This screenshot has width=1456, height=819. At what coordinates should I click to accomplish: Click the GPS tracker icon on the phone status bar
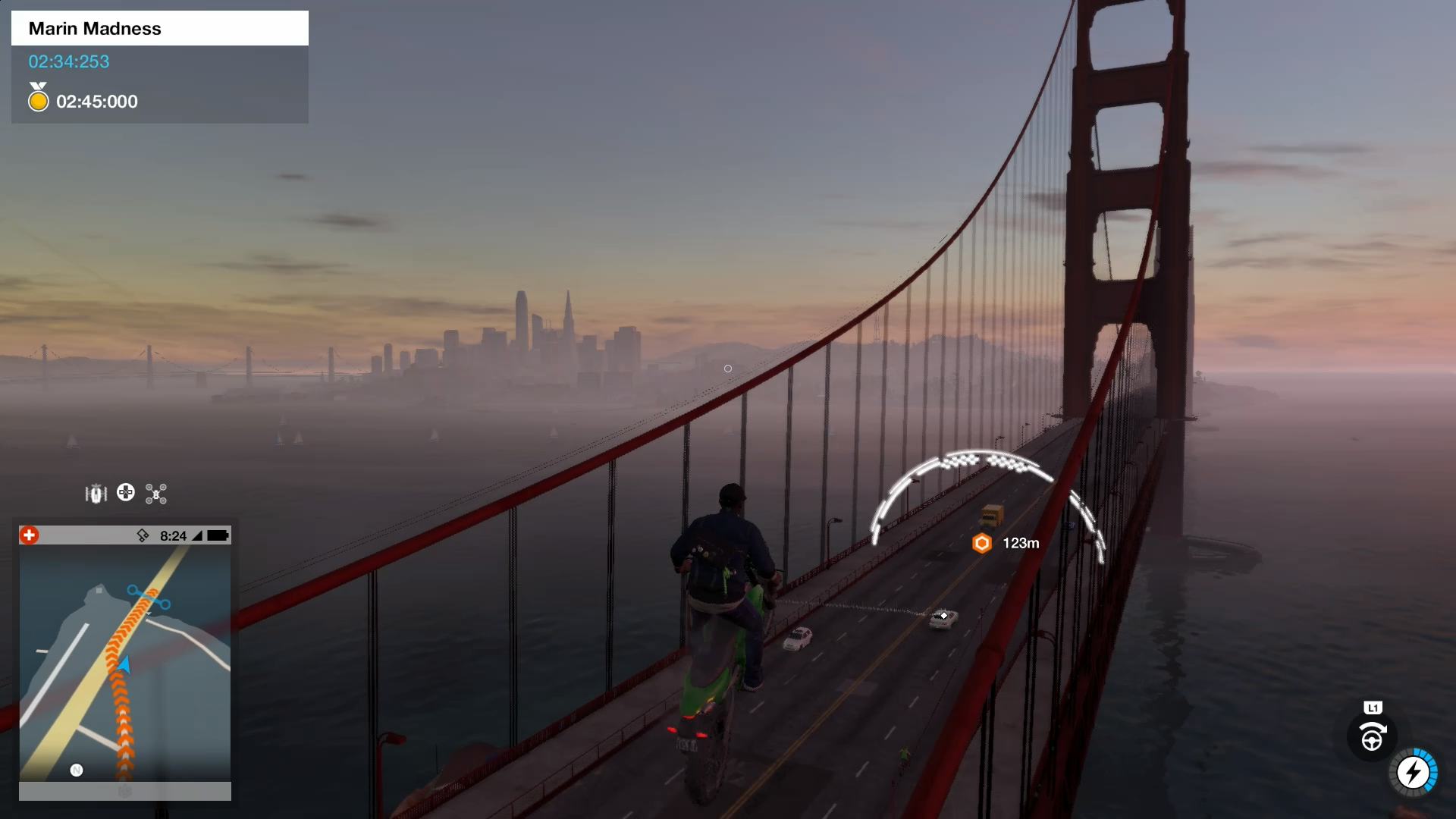pyautogui.click(x=143, y=536)
